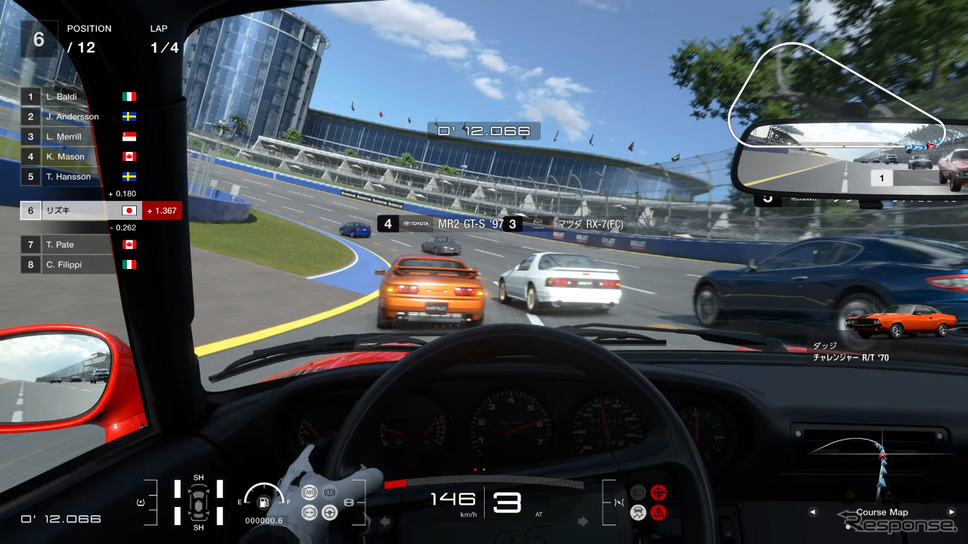Click the position 6 badge

click(39, 39)
